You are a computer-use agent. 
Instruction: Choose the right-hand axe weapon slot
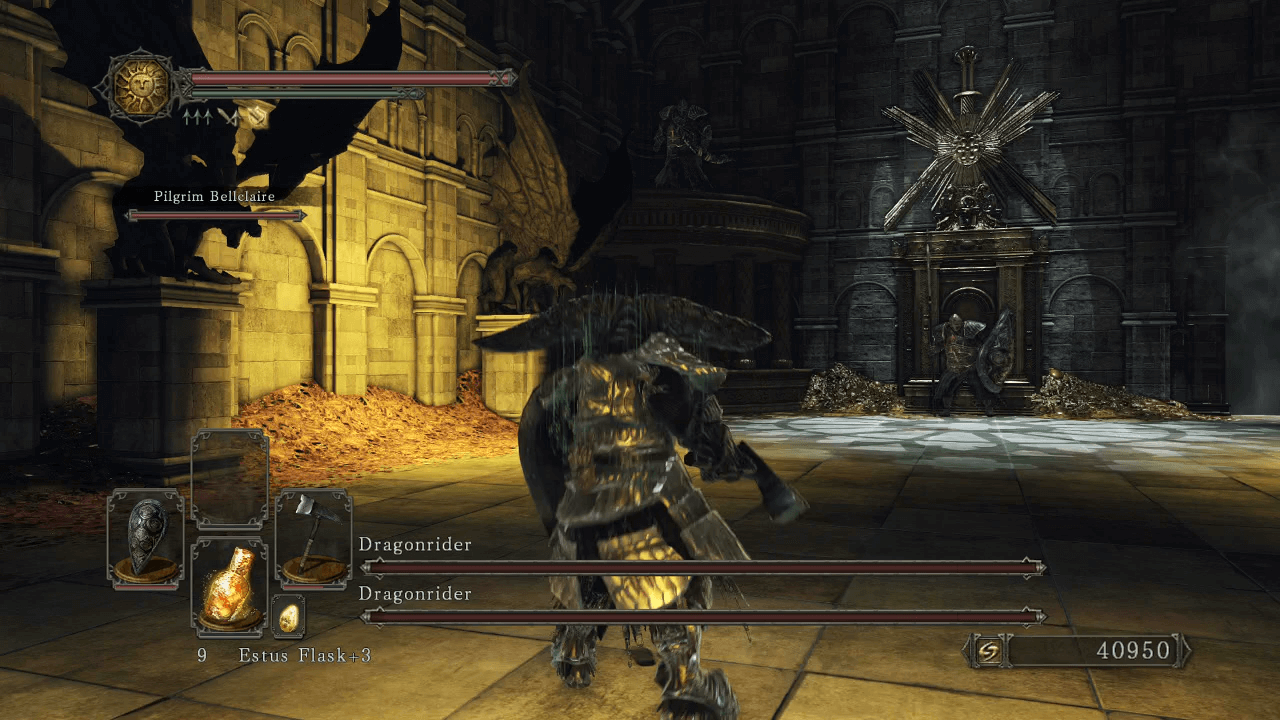click(313, 537)
